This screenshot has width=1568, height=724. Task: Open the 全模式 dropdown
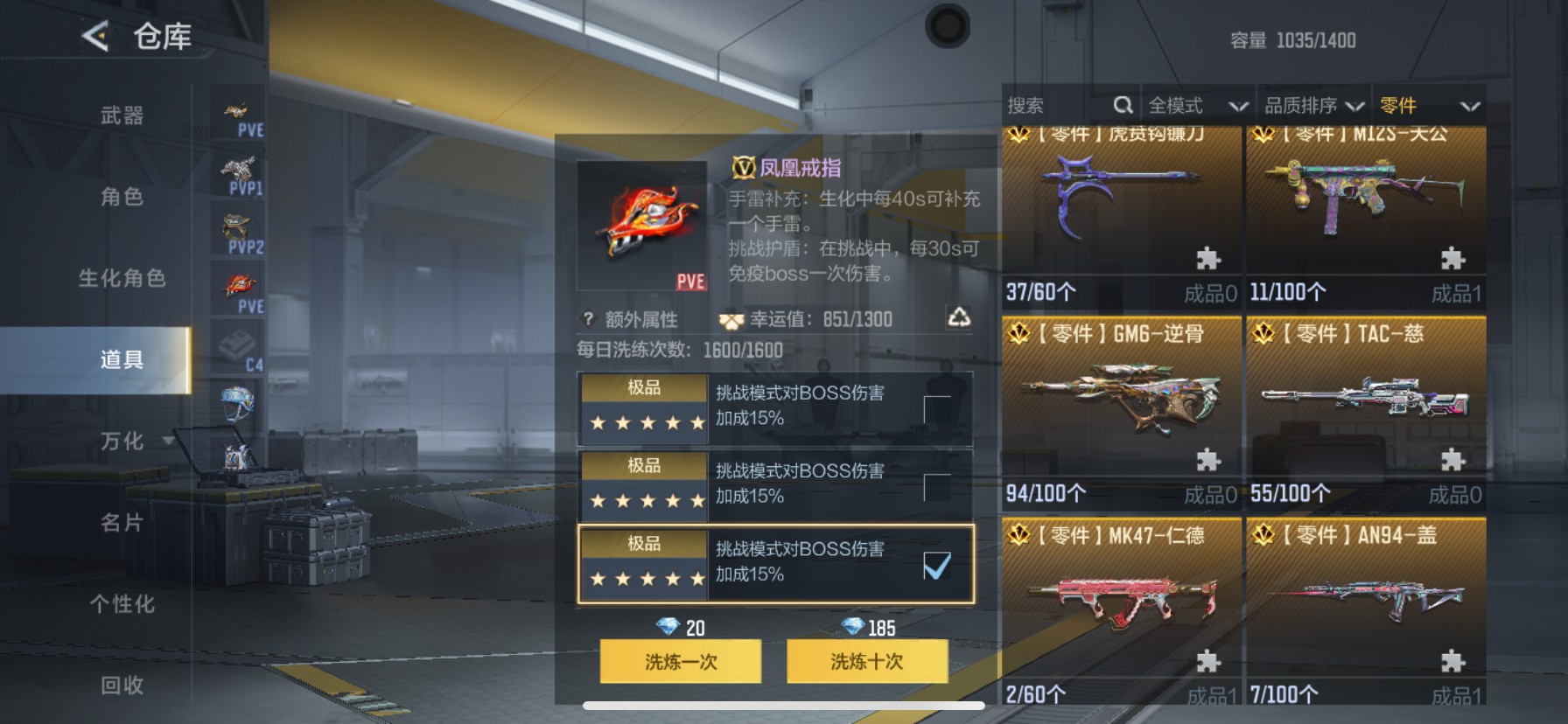[1197, 104]
